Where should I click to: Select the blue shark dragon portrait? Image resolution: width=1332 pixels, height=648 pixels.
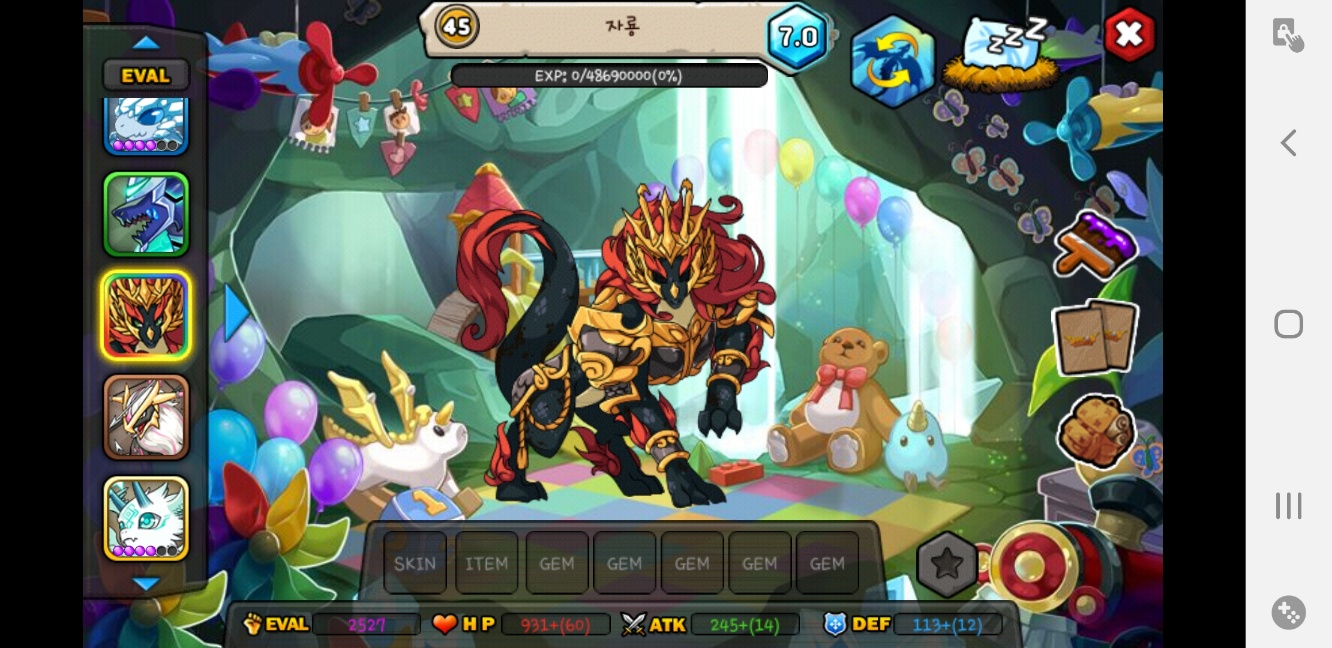click(146, 214)
